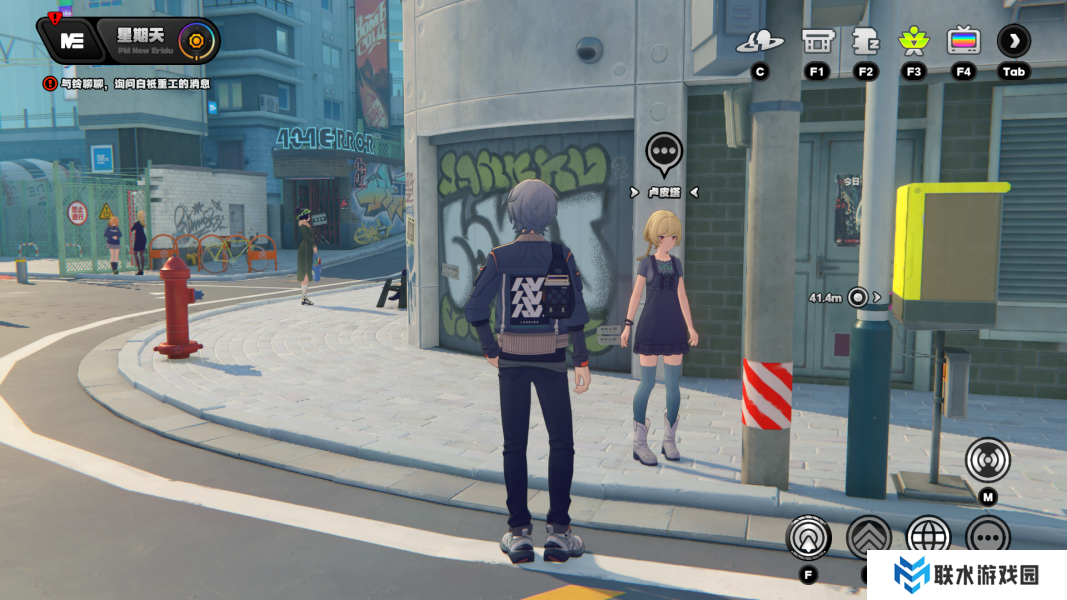Open the planet-shaped icon above C
This screenshot has height=600, width=1067.
[x=760, y=42]
